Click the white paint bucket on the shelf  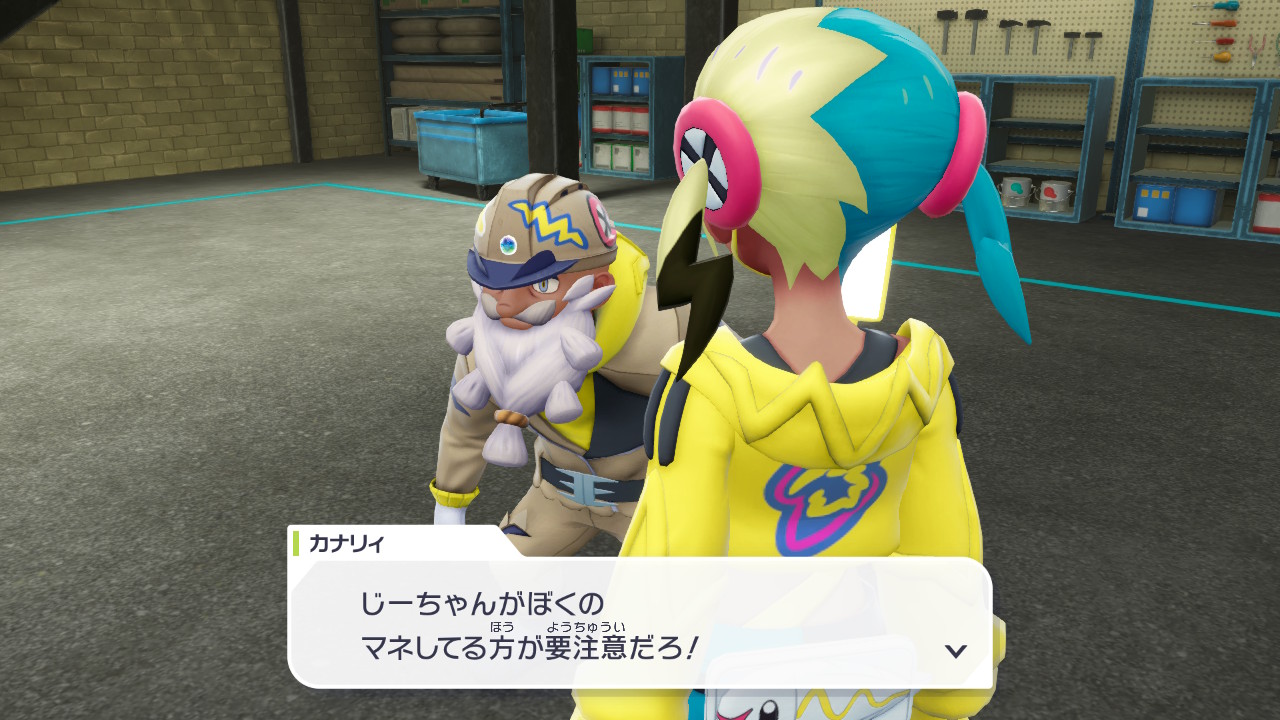tap(1016, 193)
